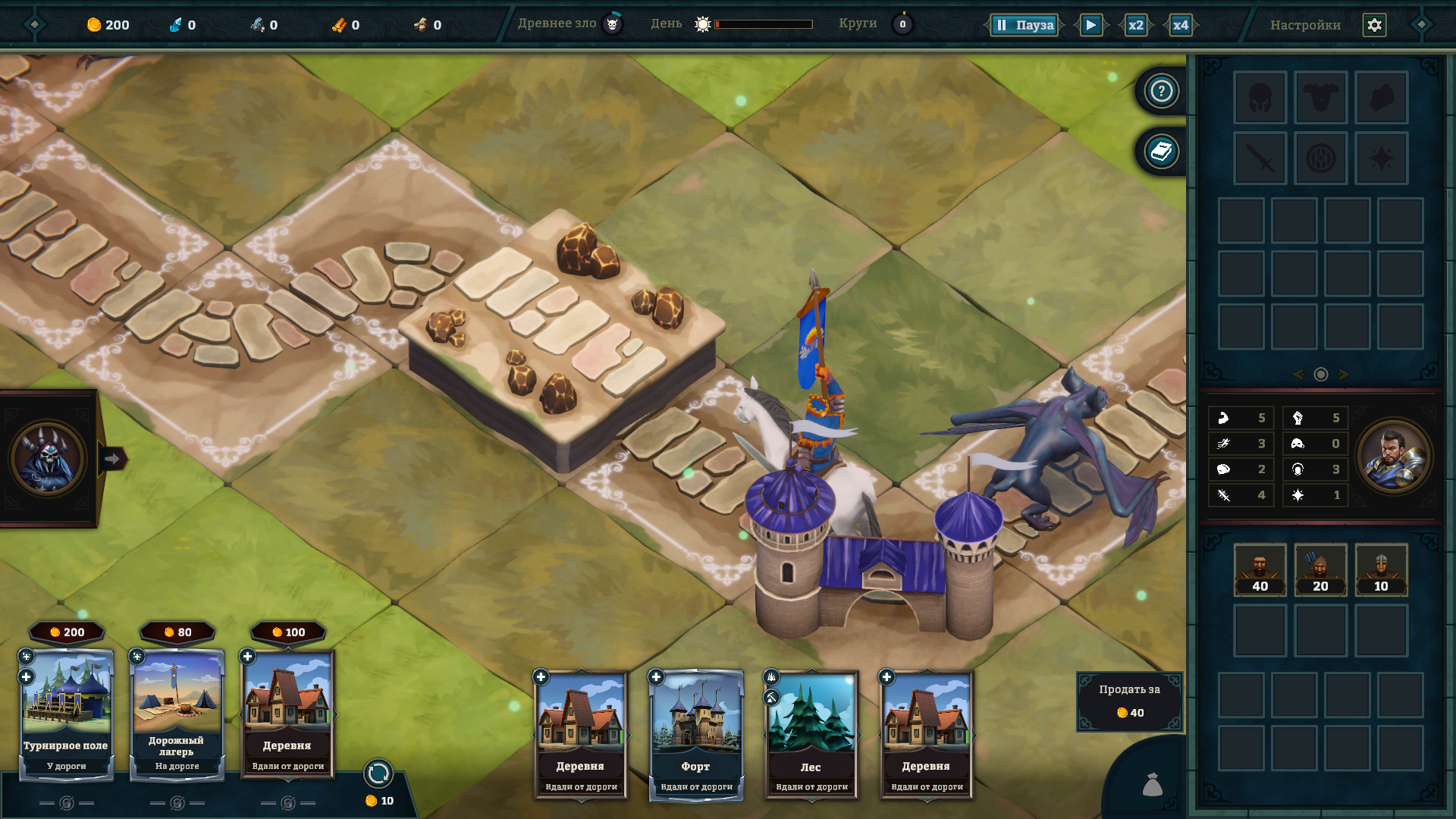1456x819 pixels.
Task: Select the unit slot with 10 troops
Action: pyautogui.click(x=1381, y=570)
